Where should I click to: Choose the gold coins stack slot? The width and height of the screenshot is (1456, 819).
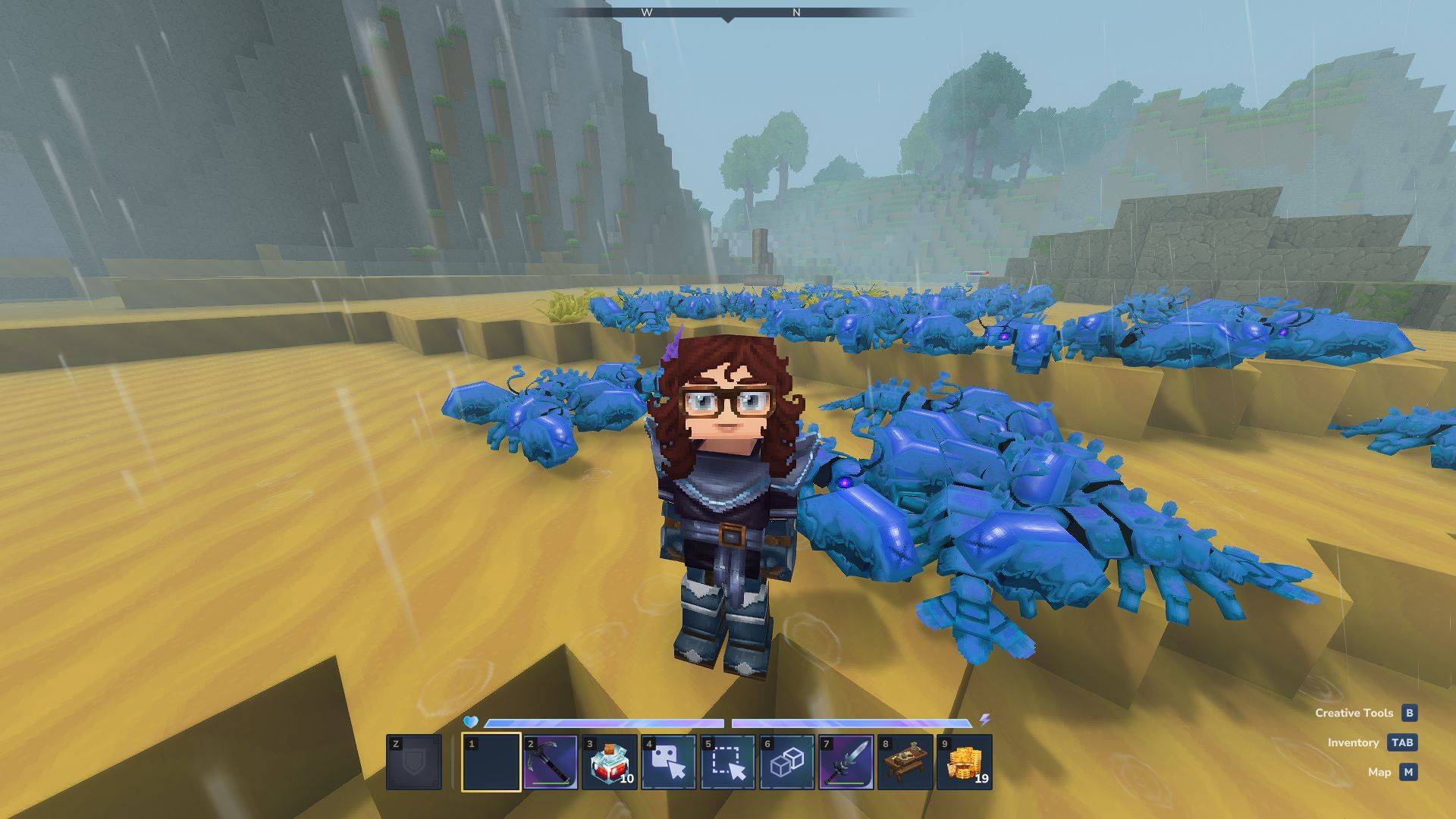click(965, 762)
